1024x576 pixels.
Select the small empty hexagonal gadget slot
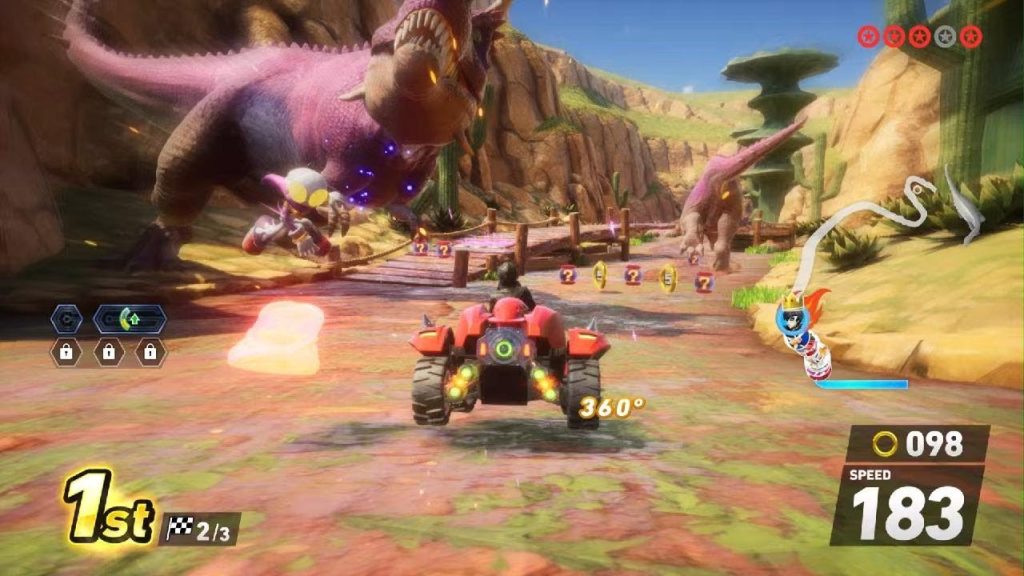(65, 319)
